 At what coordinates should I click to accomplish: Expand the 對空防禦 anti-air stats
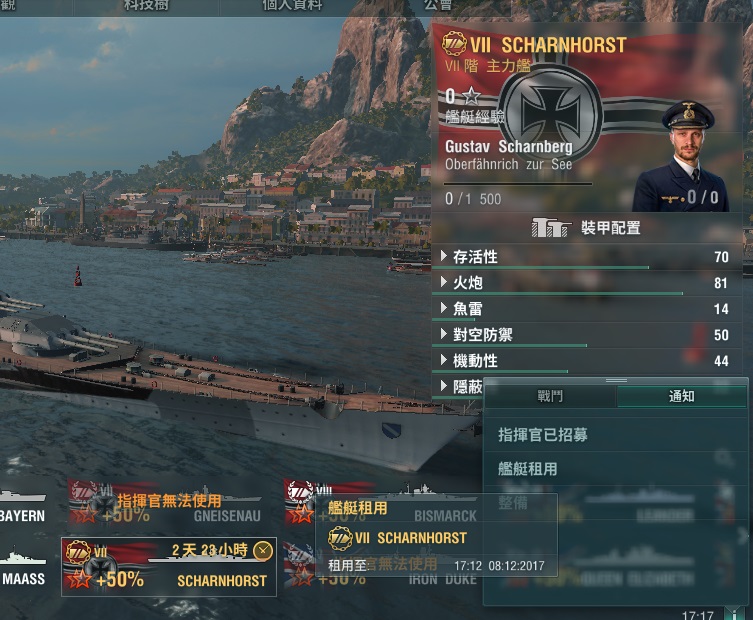coord(444,335)
